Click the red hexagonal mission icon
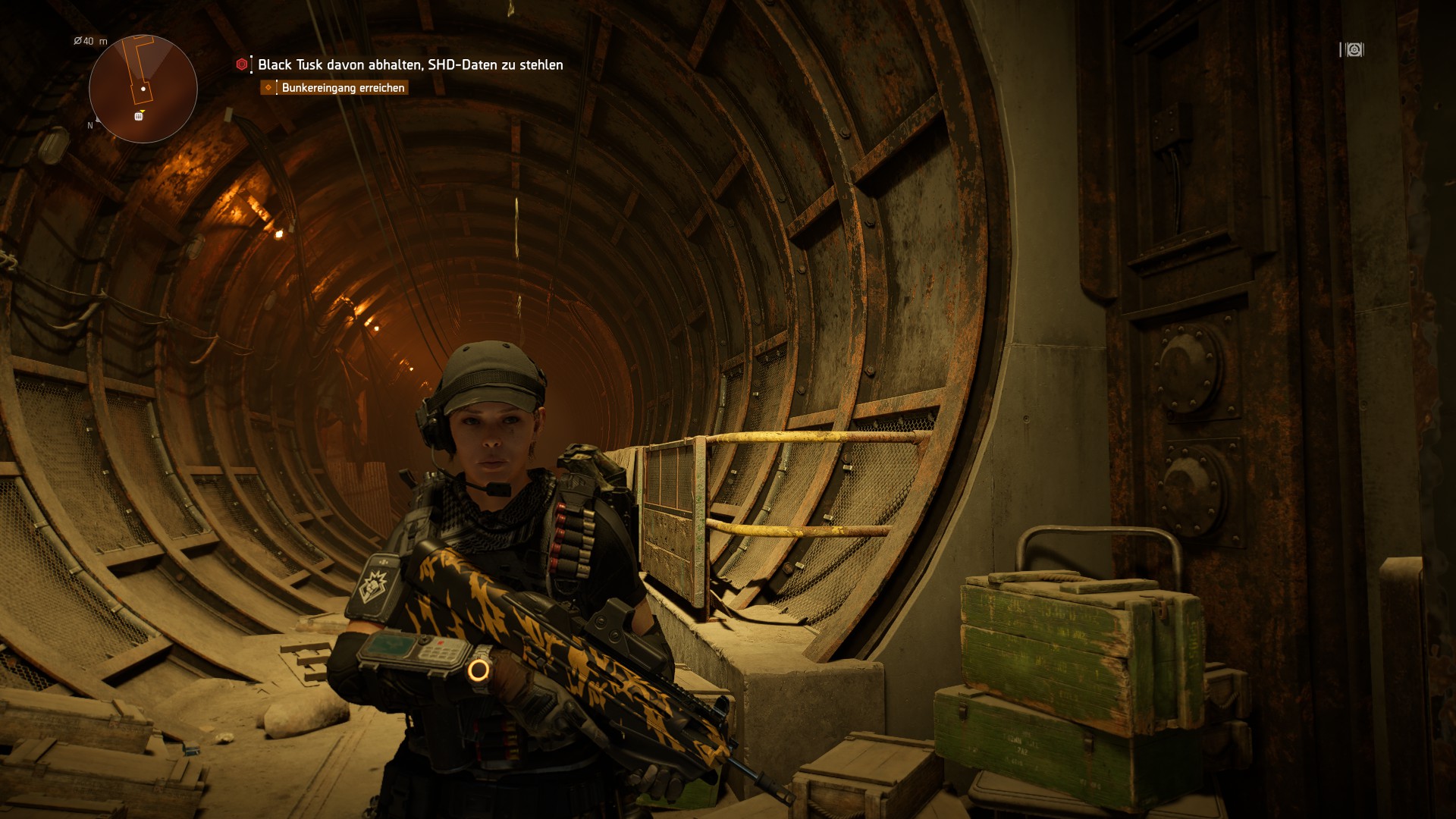Image resolution: width=1456 pixels, height=819 pixels. tap(240, 65)
